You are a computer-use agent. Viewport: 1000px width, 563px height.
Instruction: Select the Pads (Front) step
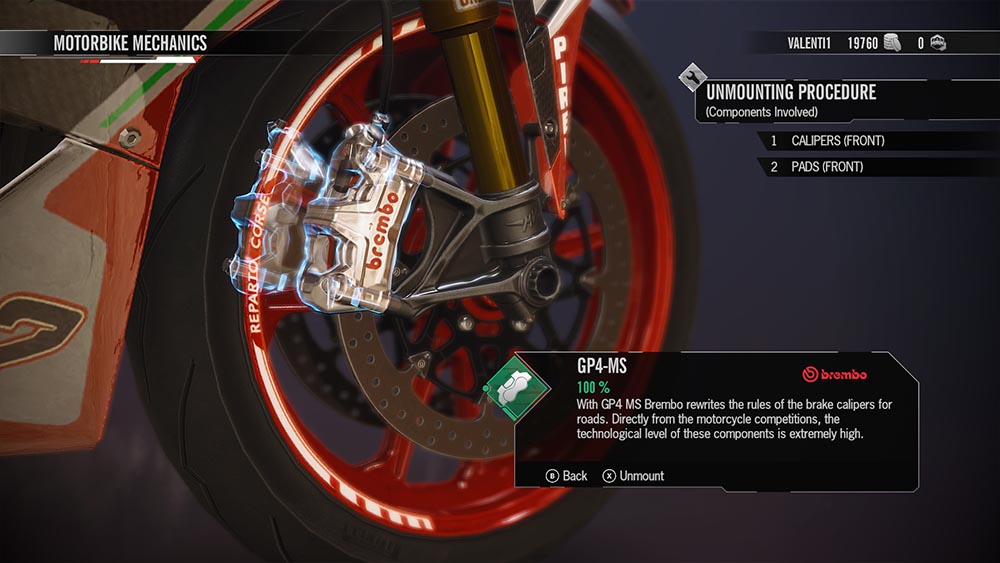(x=826, y=167)
